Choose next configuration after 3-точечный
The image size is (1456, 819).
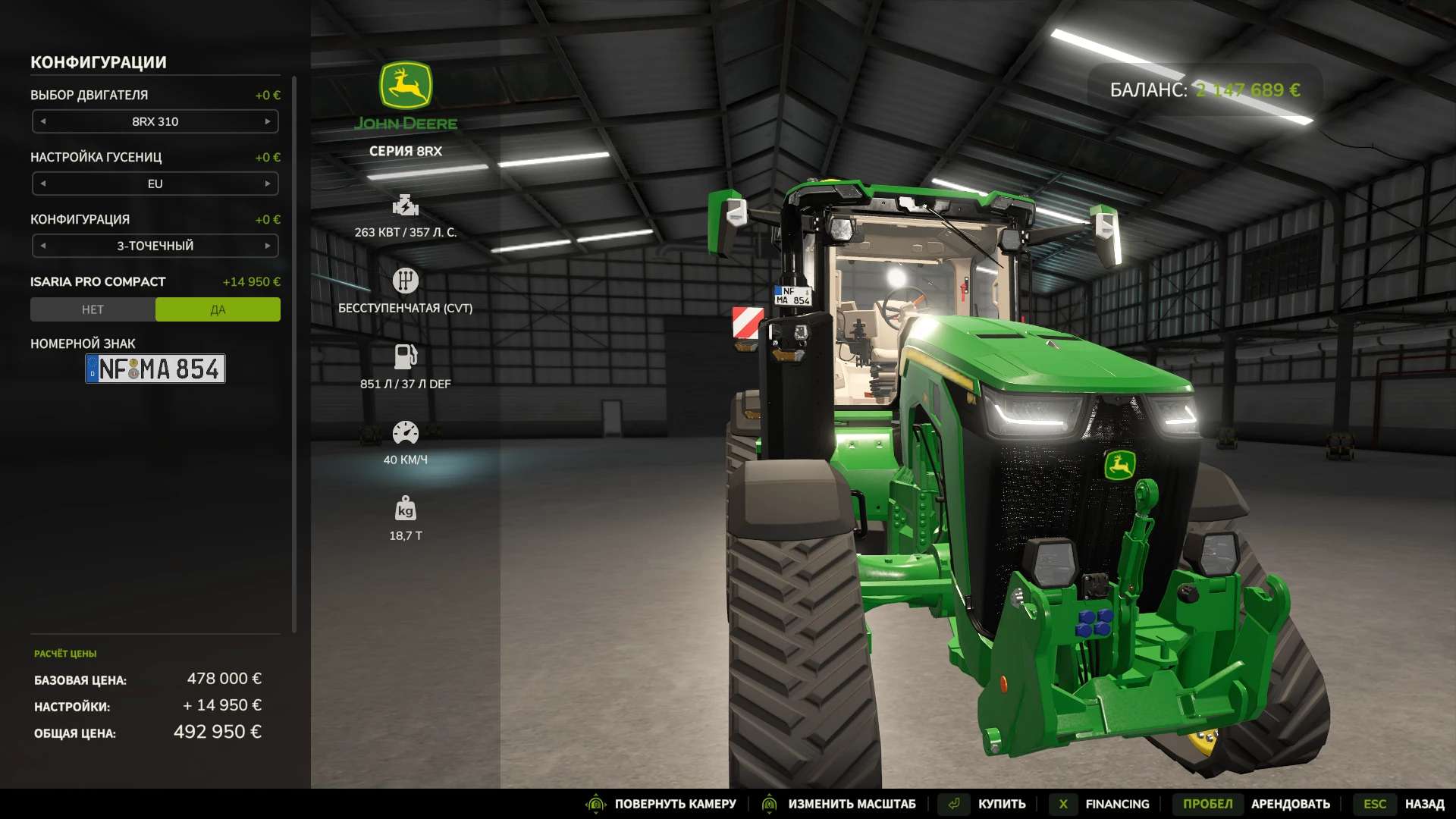(268, 246)
